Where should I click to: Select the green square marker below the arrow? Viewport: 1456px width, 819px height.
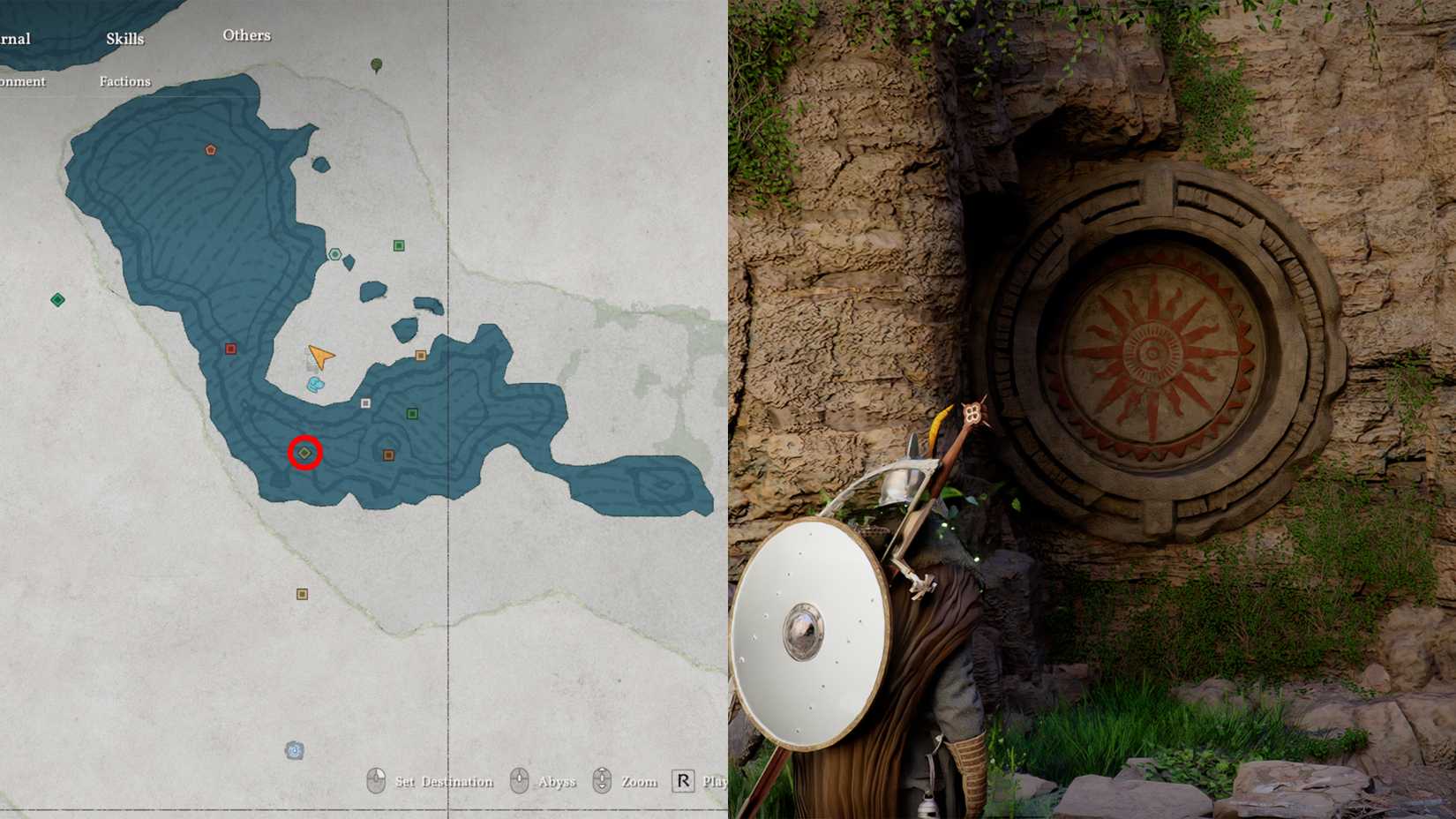tap(411, 411)
